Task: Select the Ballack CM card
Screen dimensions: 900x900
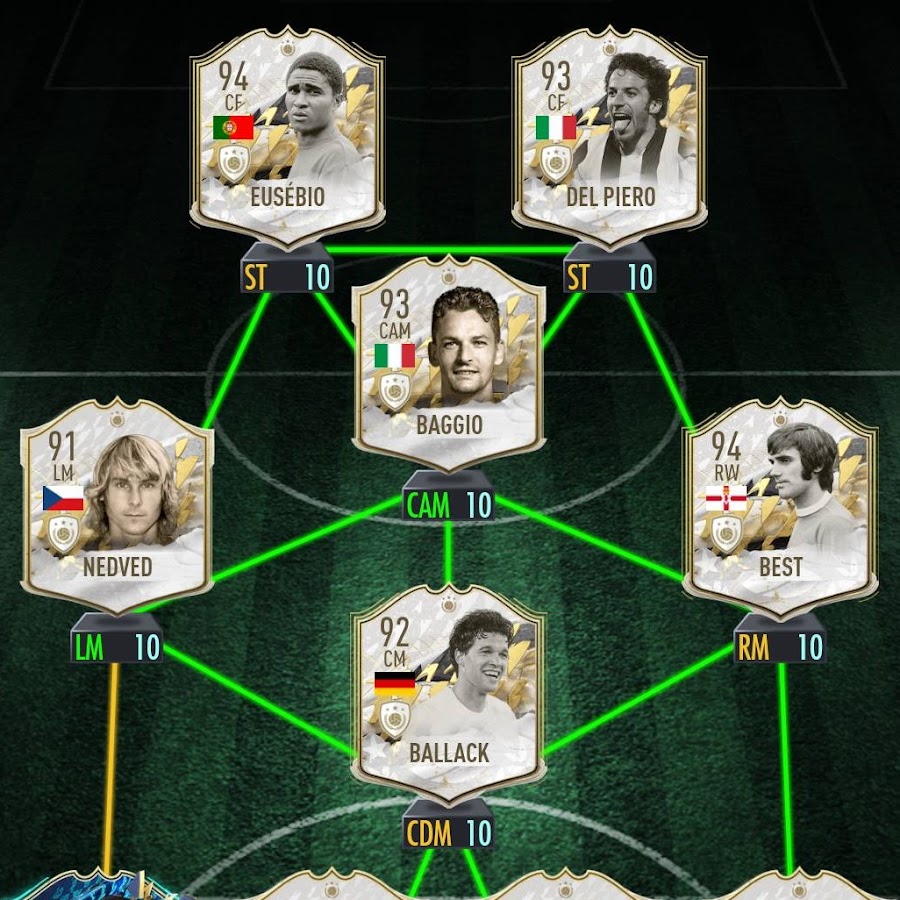Action: click(x=448, y=694)
